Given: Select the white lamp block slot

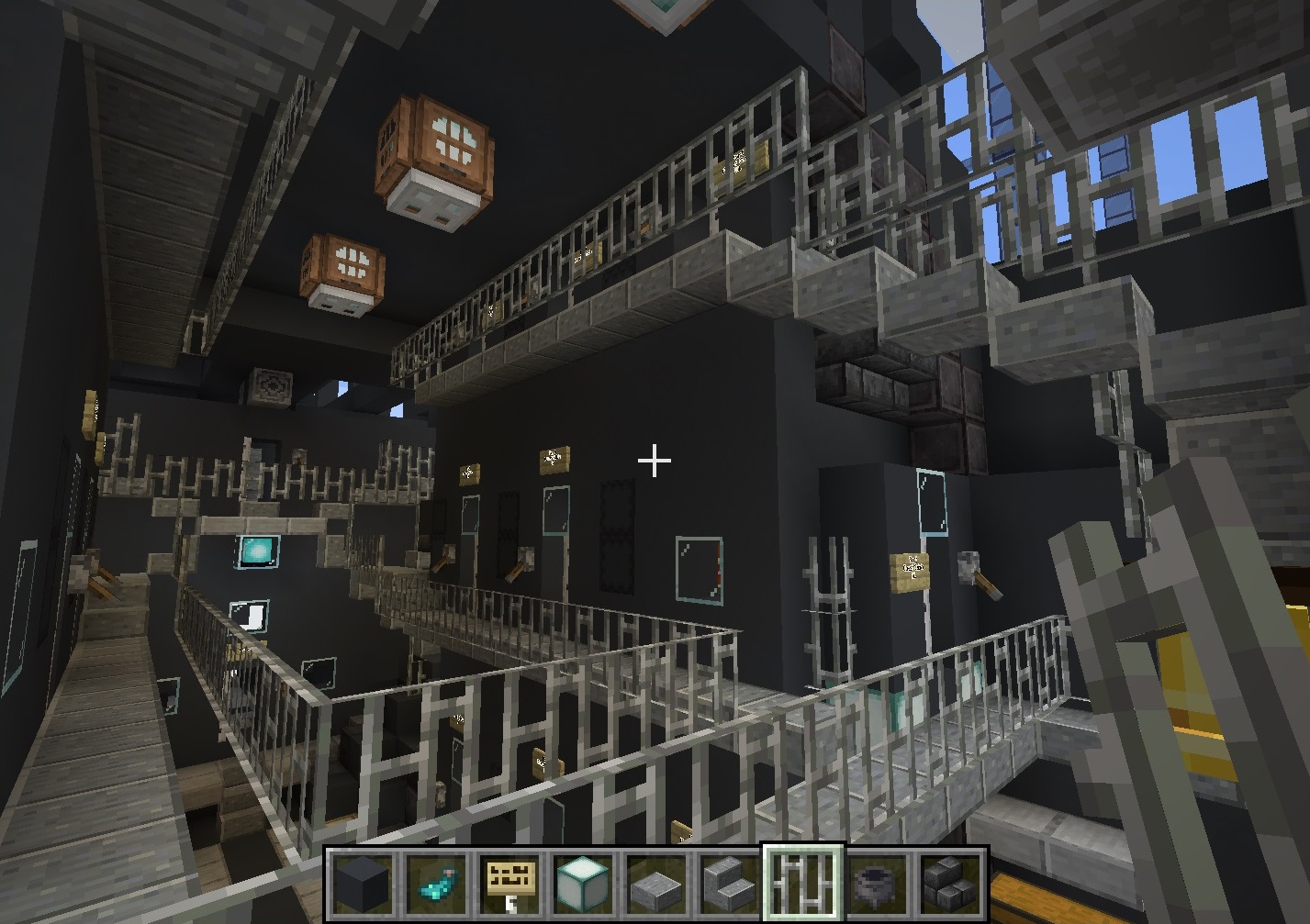Looking at the screenshot, I should coord(583,884).
